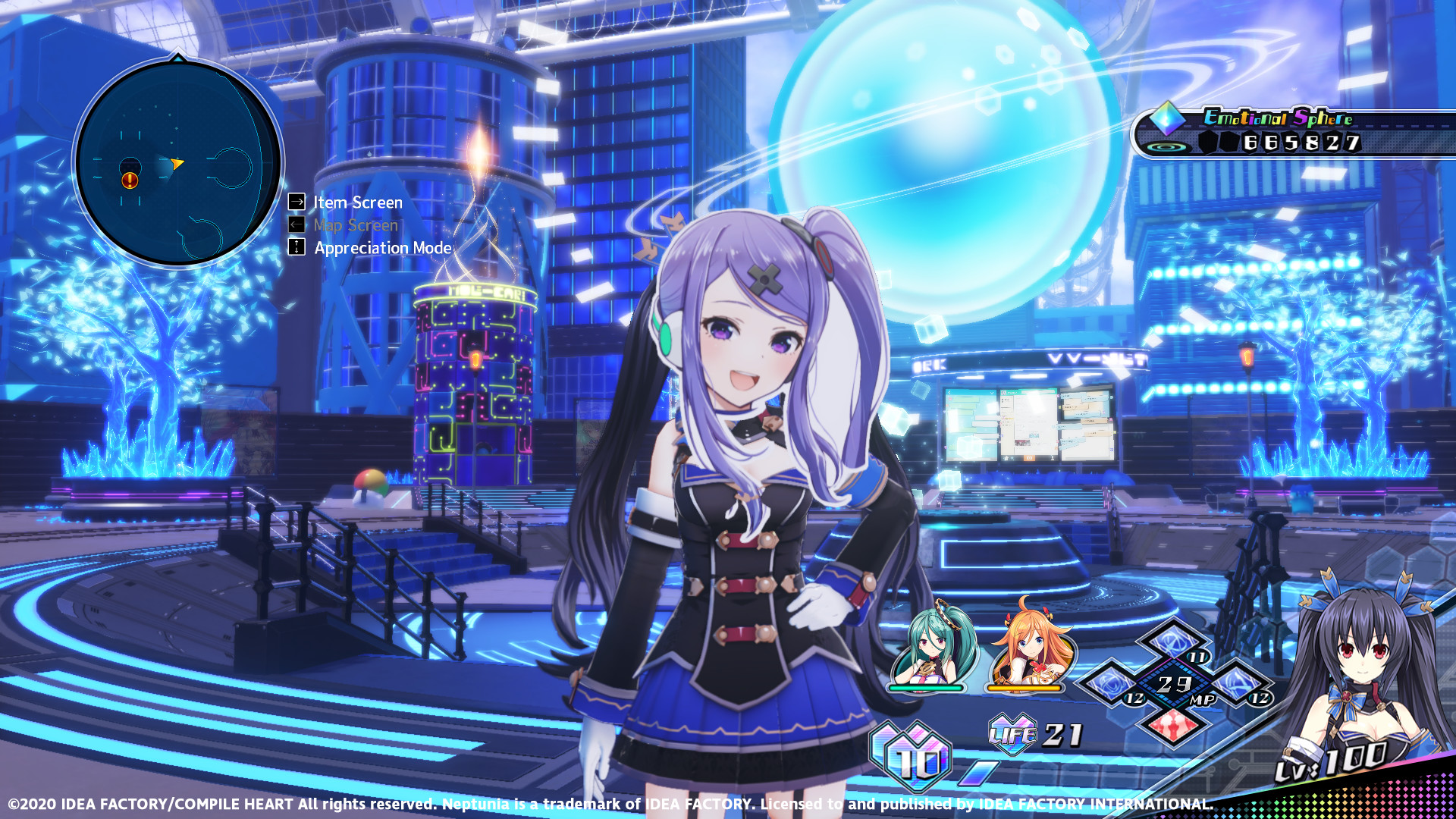Click the yellow player arrow on the minimap
Screen dimensions: 1456x819
[177, 164]
